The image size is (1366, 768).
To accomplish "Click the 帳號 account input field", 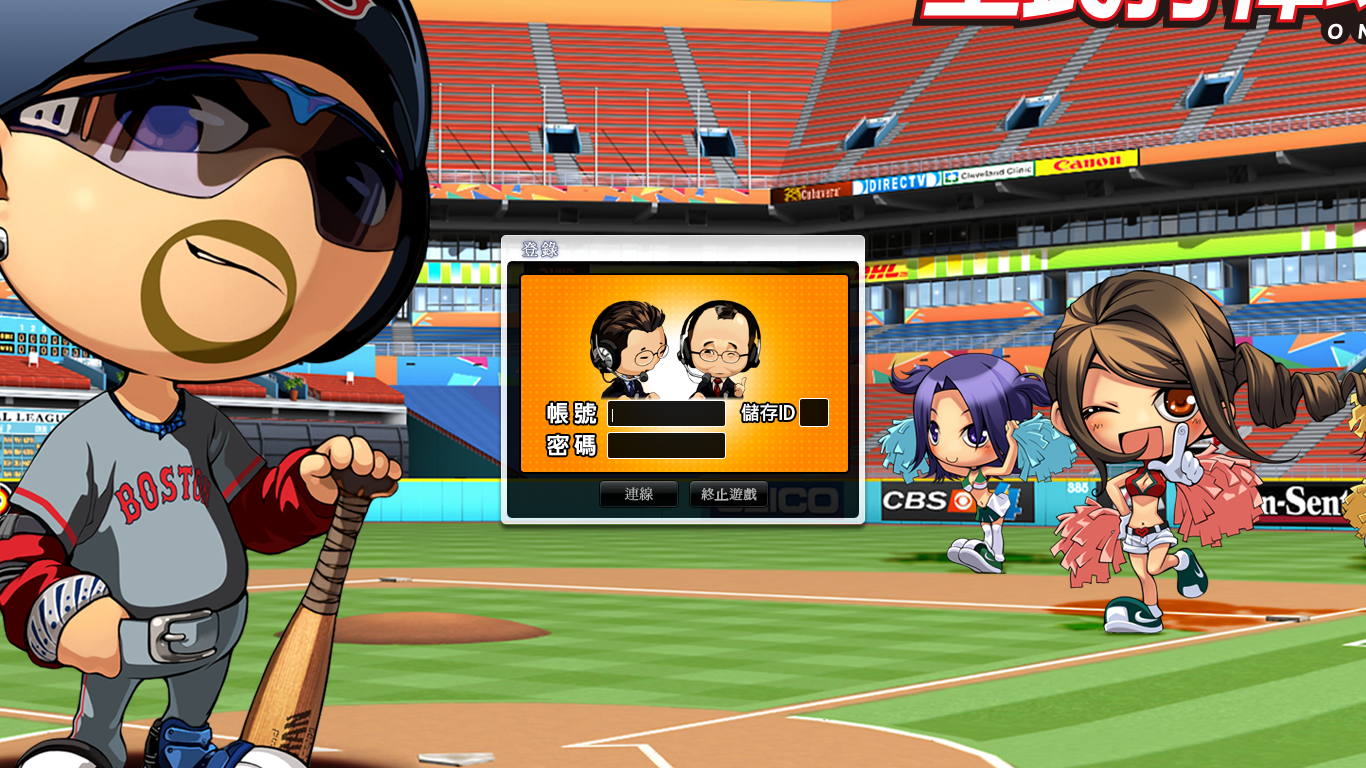I will (x=666, y=413).
